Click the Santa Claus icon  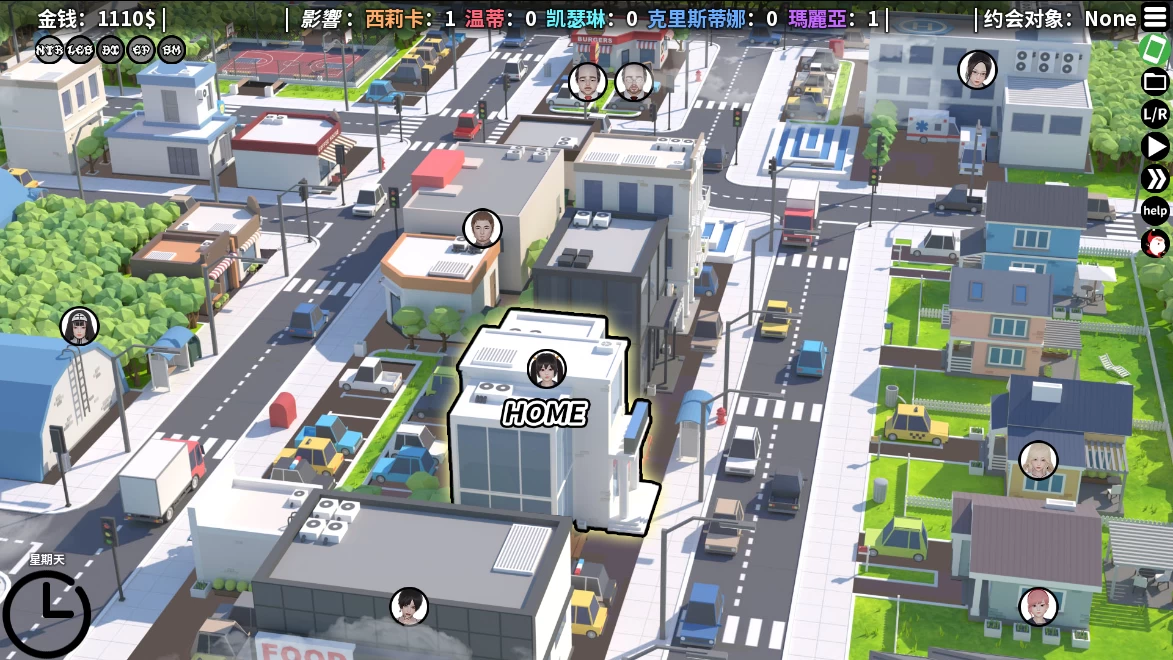click(1155, 242)
